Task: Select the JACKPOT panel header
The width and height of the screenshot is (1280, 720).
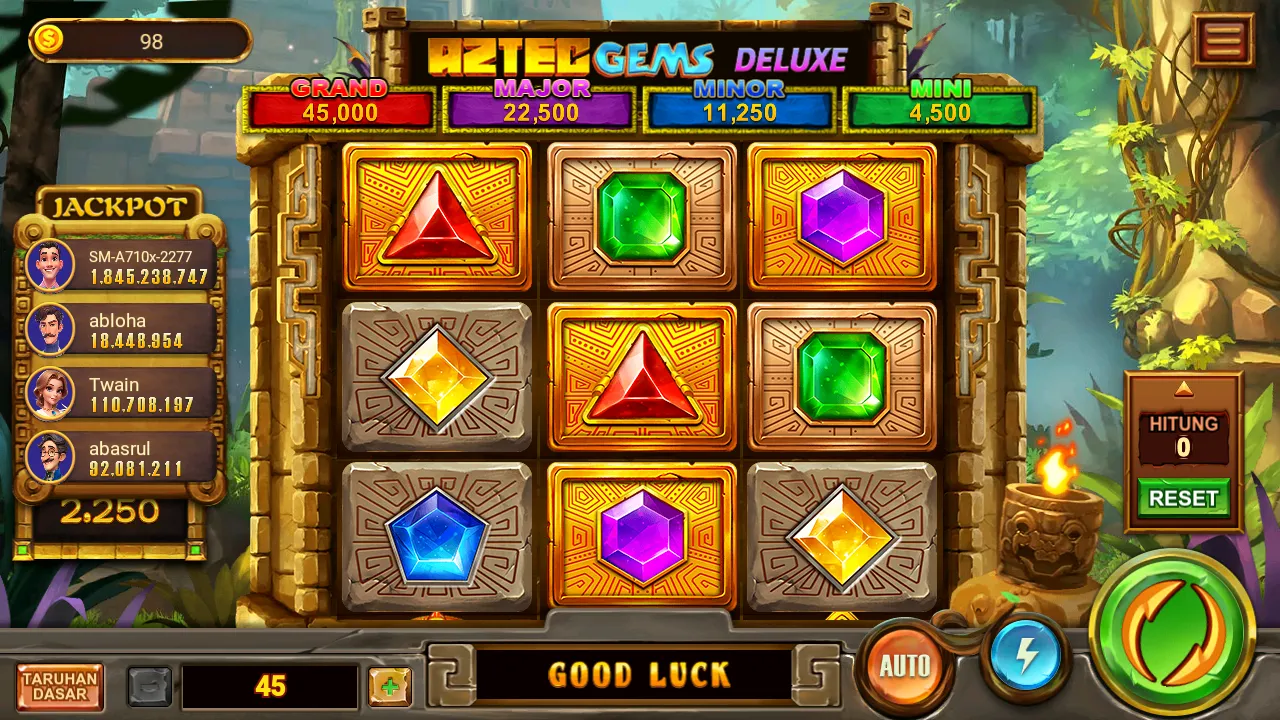Action: coord(120,206)
